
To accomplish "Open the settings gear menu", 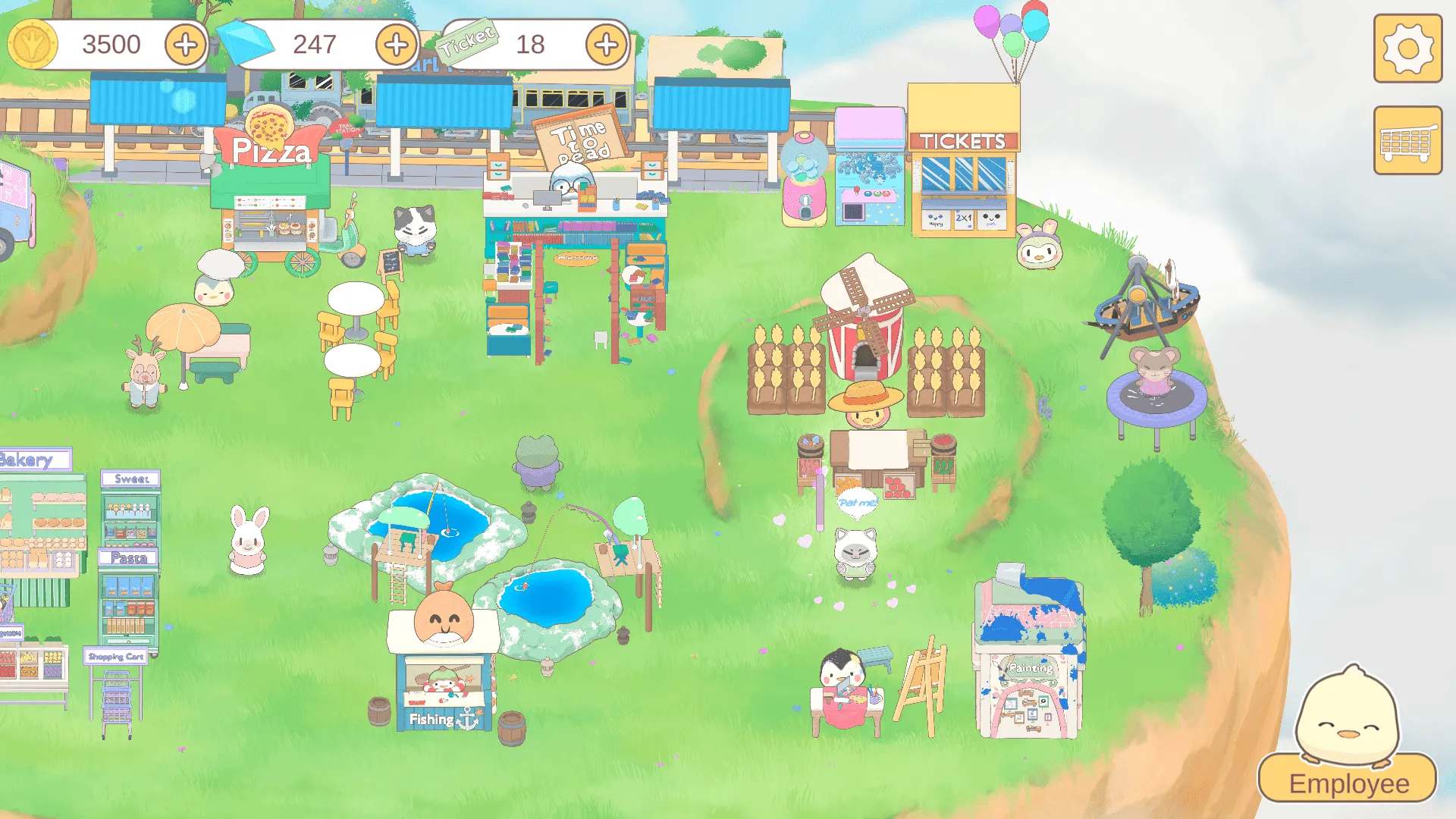I will click(x=1408, y=48).
